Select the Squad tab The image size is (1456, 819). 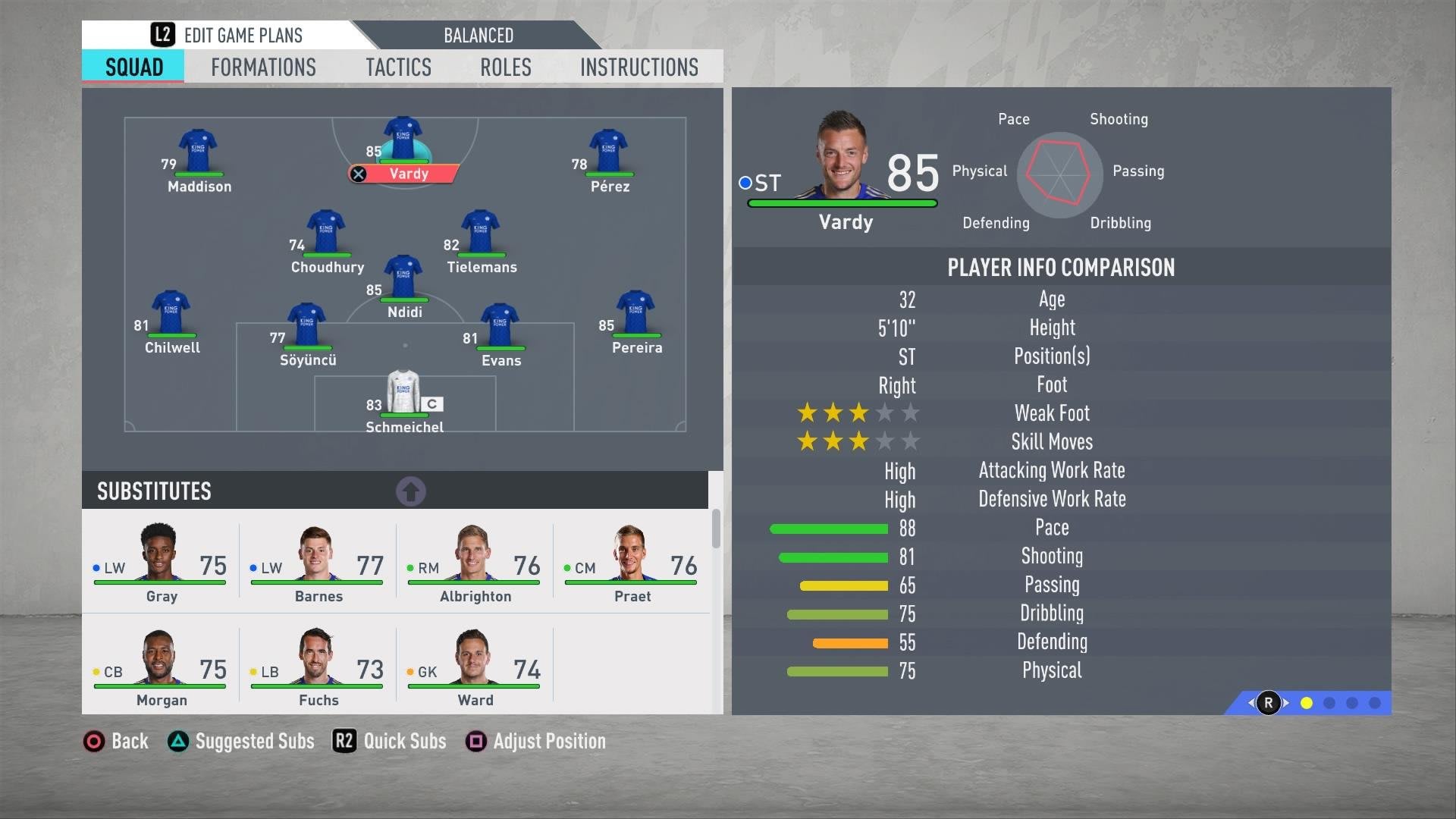tap(134, 67)
